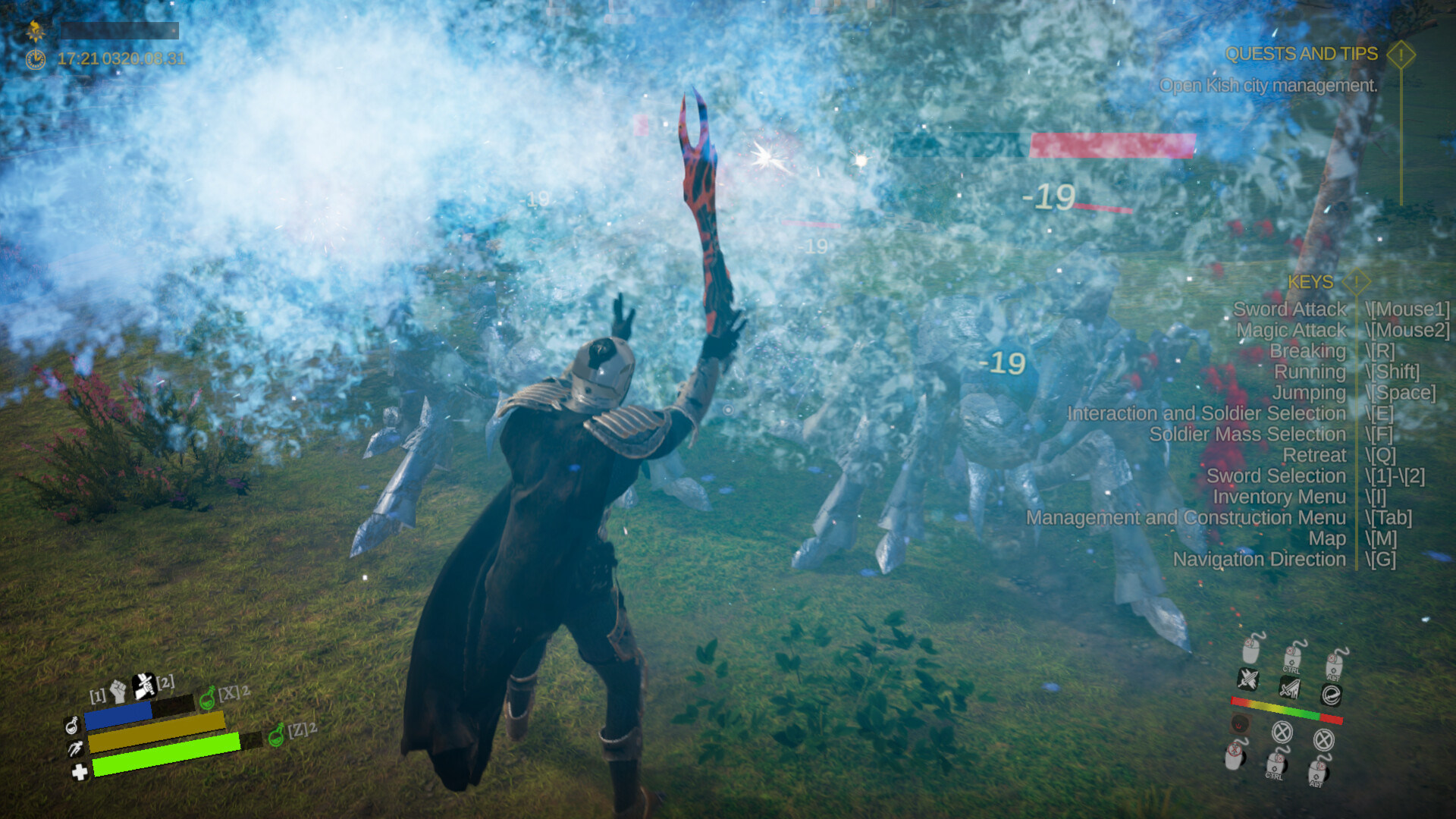Viewport: 1456px width, 819px height.
Task: Collapse QUESTS AND TIPS via its diamond marker
Action: coord(1401,55)
